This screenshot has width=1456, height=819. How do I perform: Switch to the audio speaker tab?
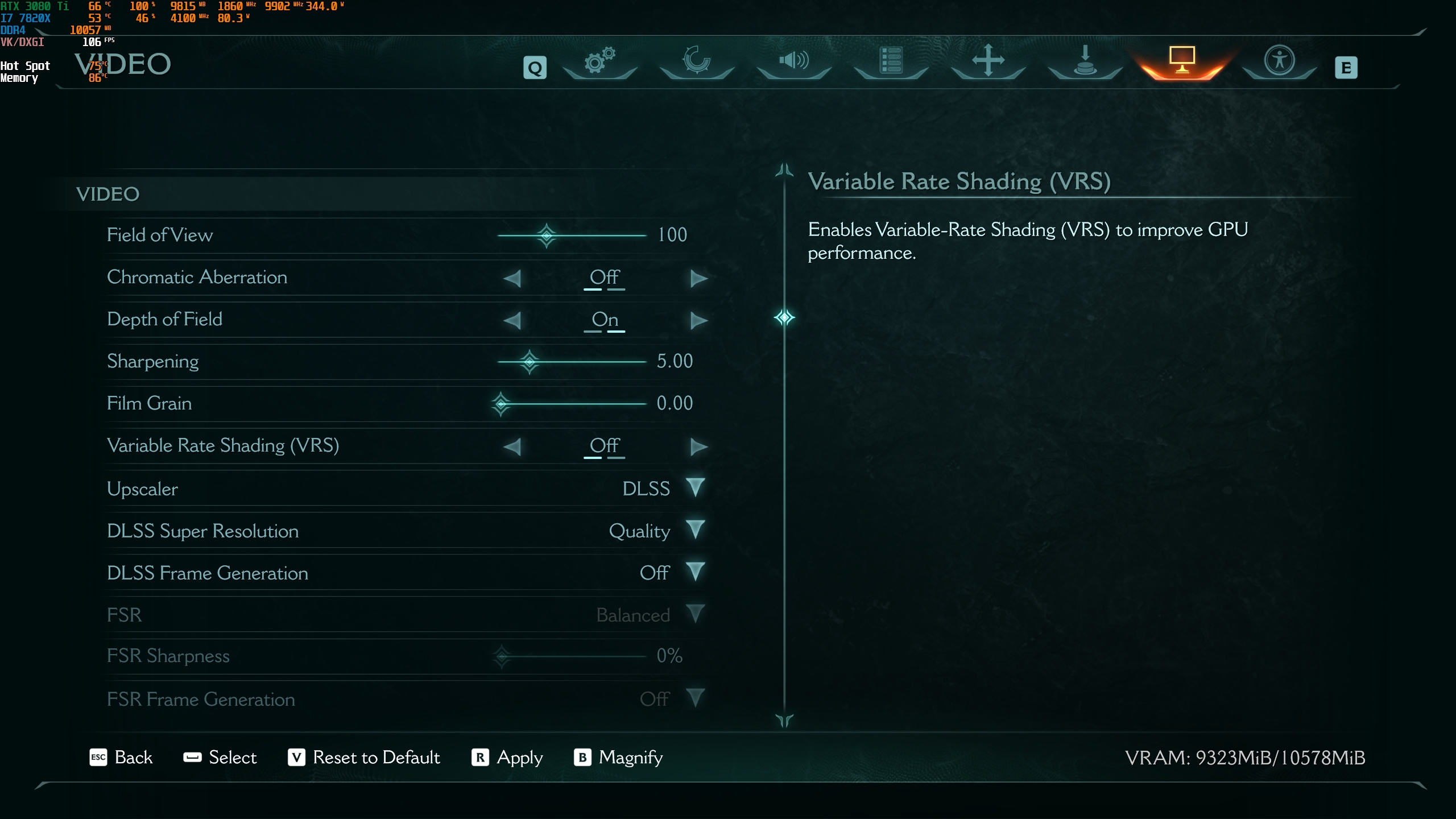click(794, 60)
